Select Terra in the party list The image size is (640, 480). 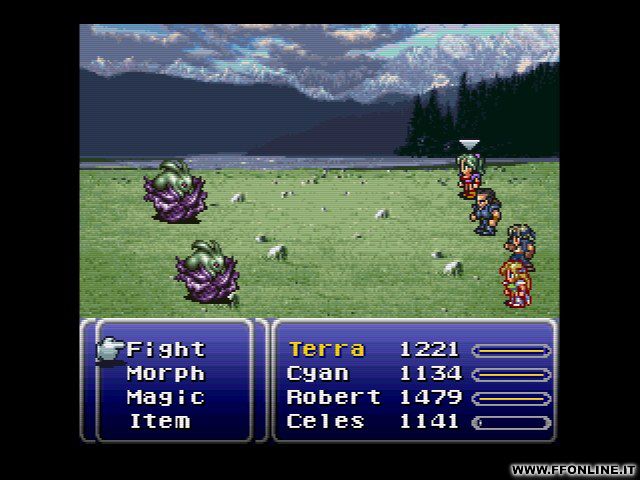(x=326, y=349)
